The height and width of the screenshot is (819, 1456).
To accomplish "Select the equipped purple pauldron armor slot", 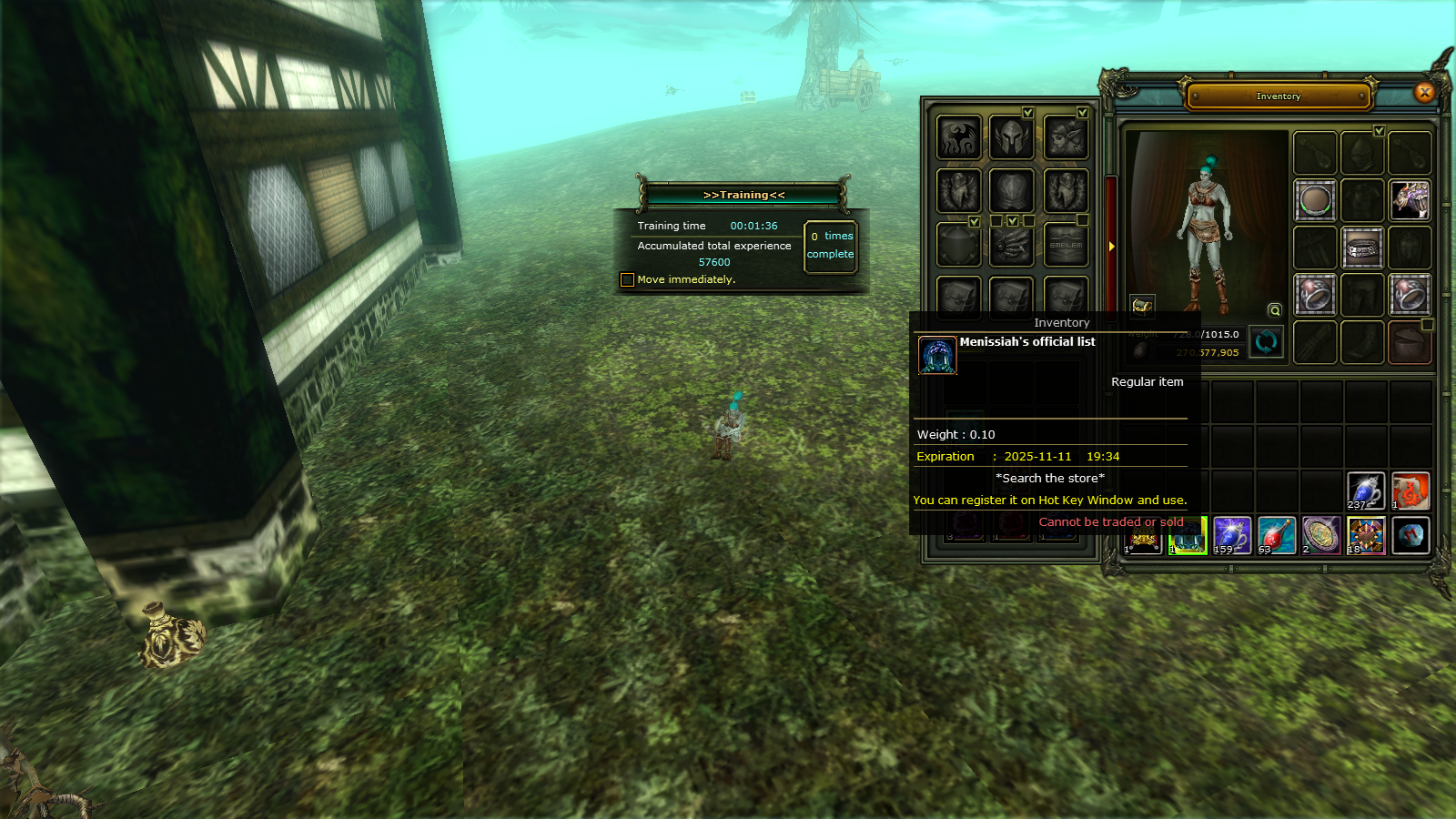I will point(1409,200).
